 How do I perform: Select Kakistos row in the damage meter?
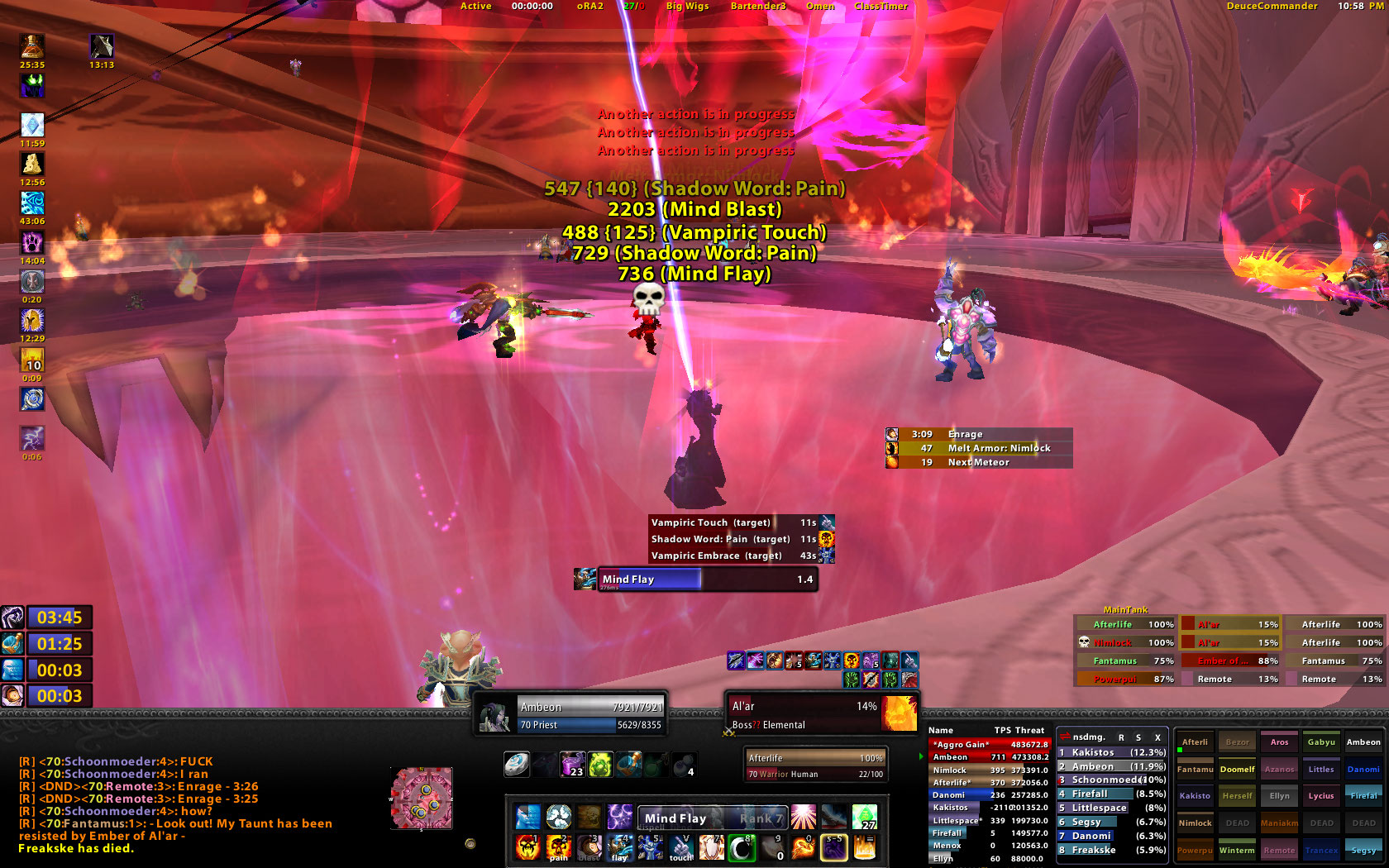coord(1112,752)
